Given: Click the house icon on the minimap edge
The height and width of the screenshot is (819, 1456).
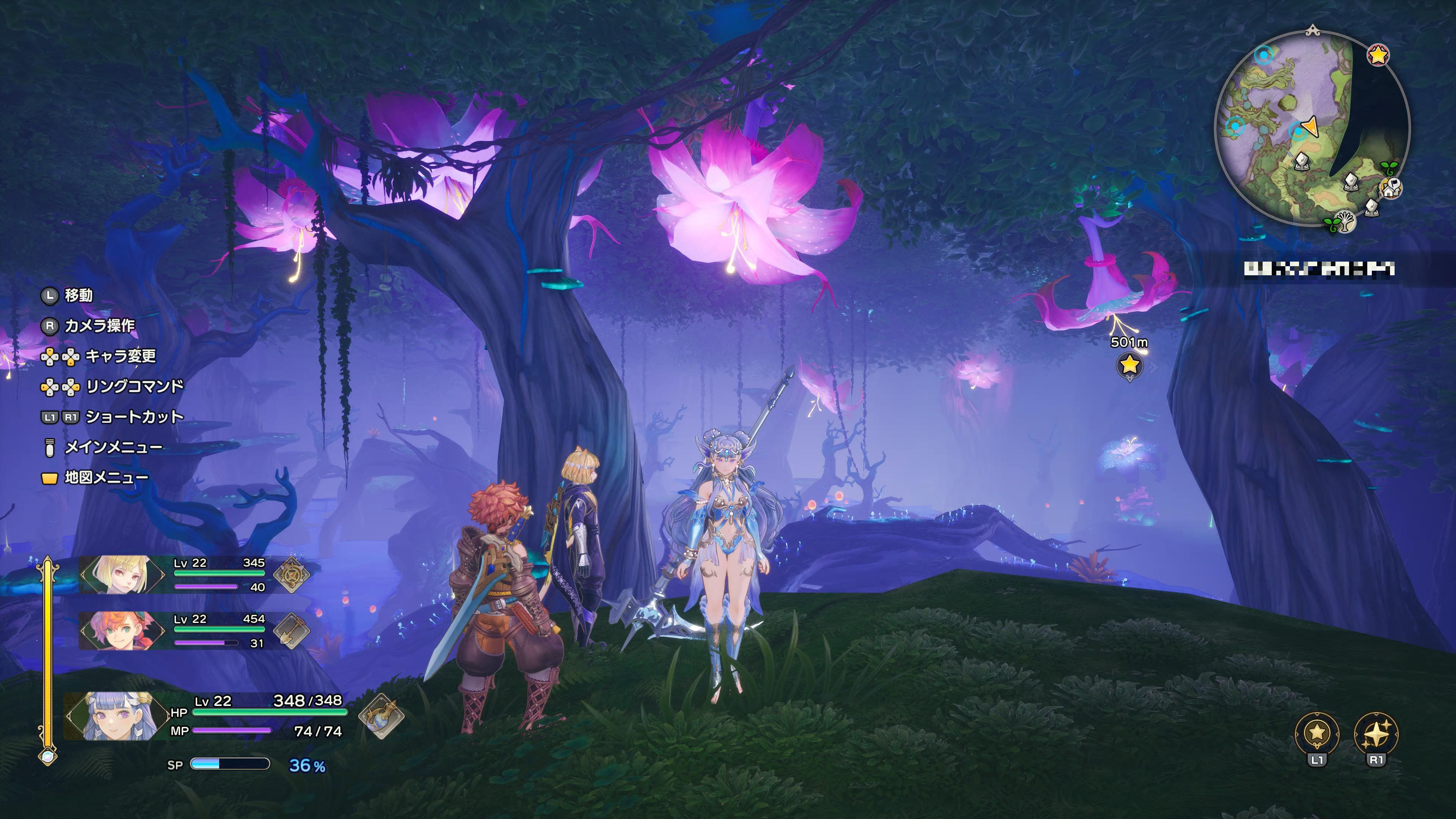Looking at the screenshot, I should click(1391, 189).
